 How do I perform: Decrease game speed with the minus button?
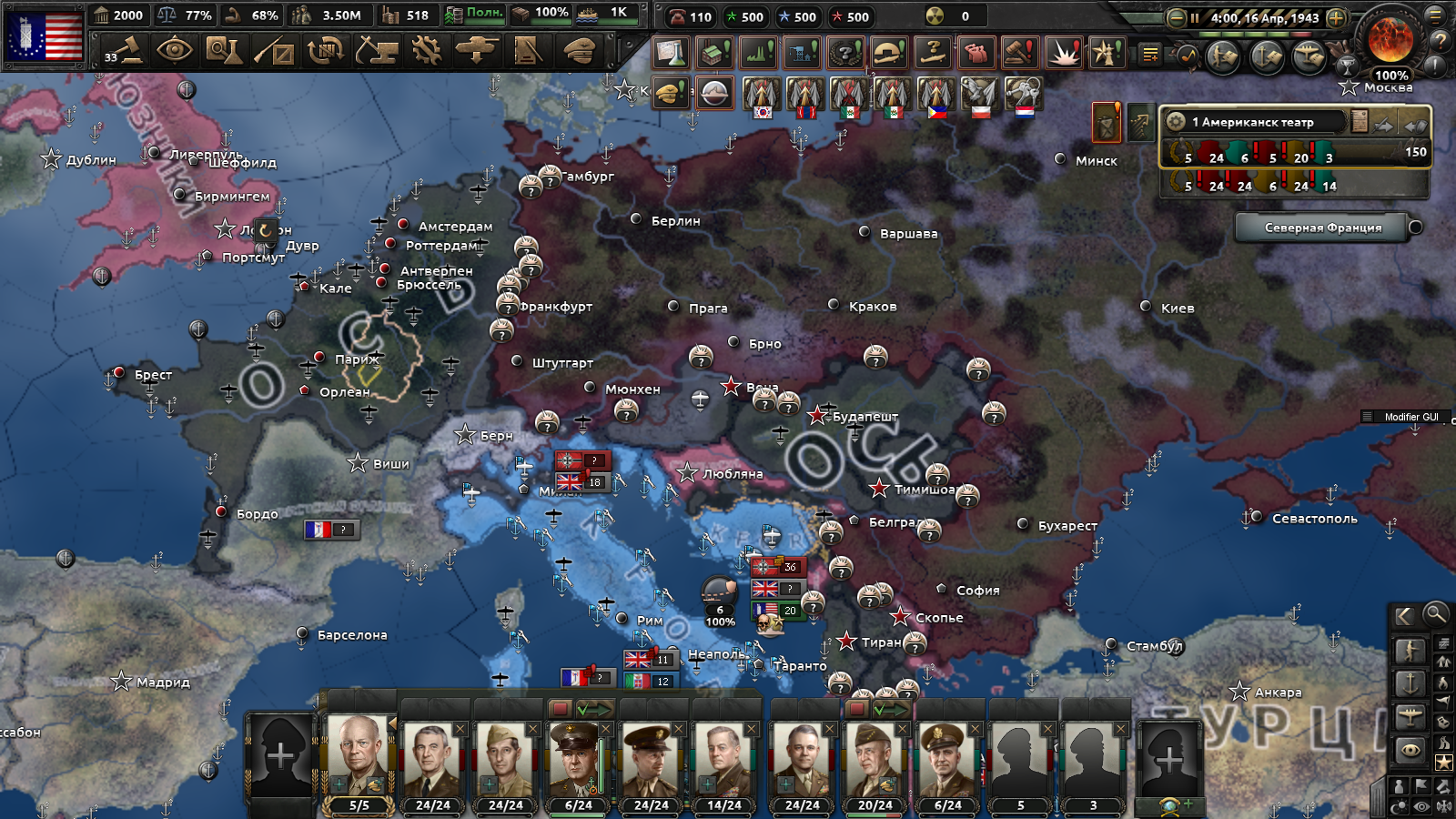click(x=1176, y=18)
